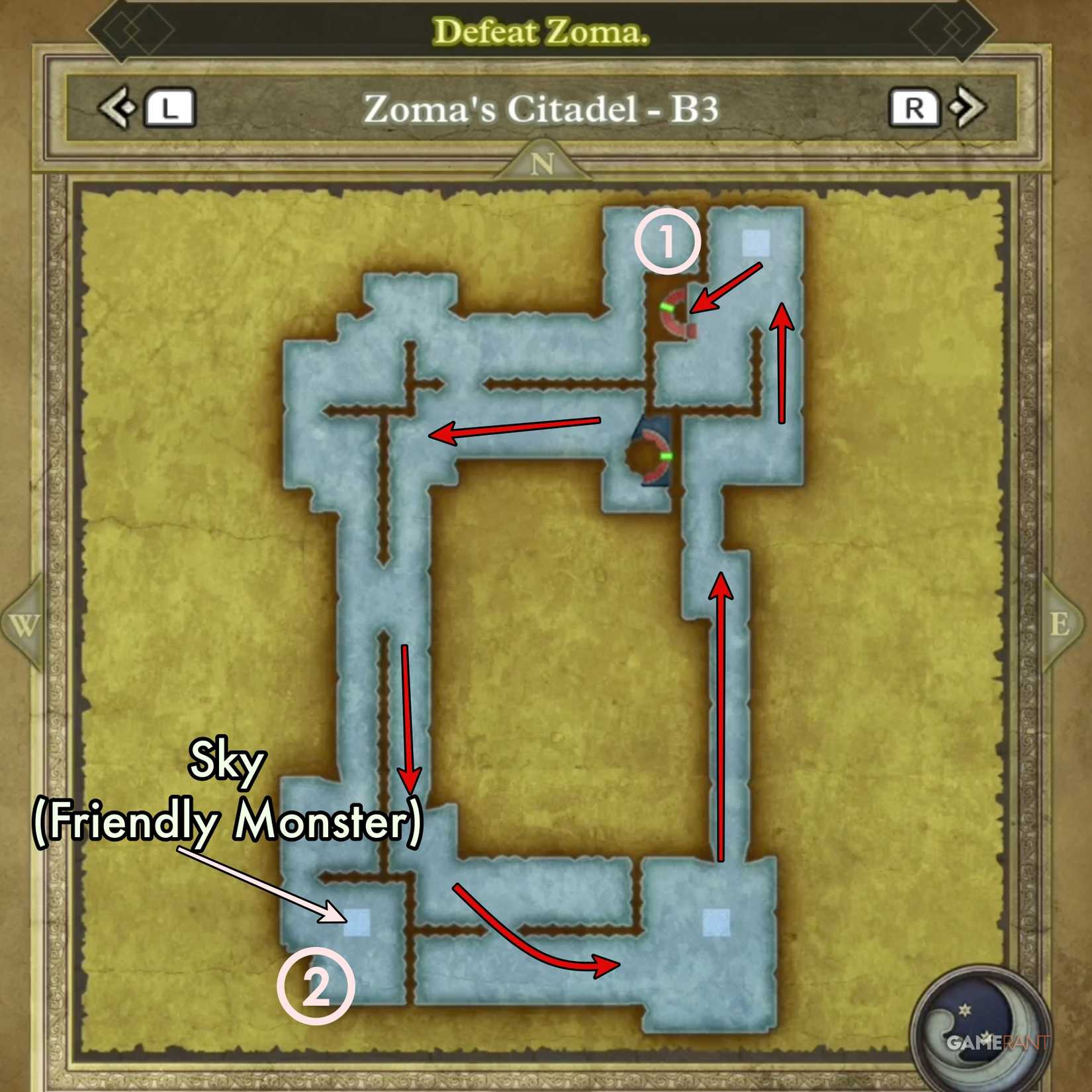
Task: Expand the left chevron beside the L button
Action: pos(116,109)
